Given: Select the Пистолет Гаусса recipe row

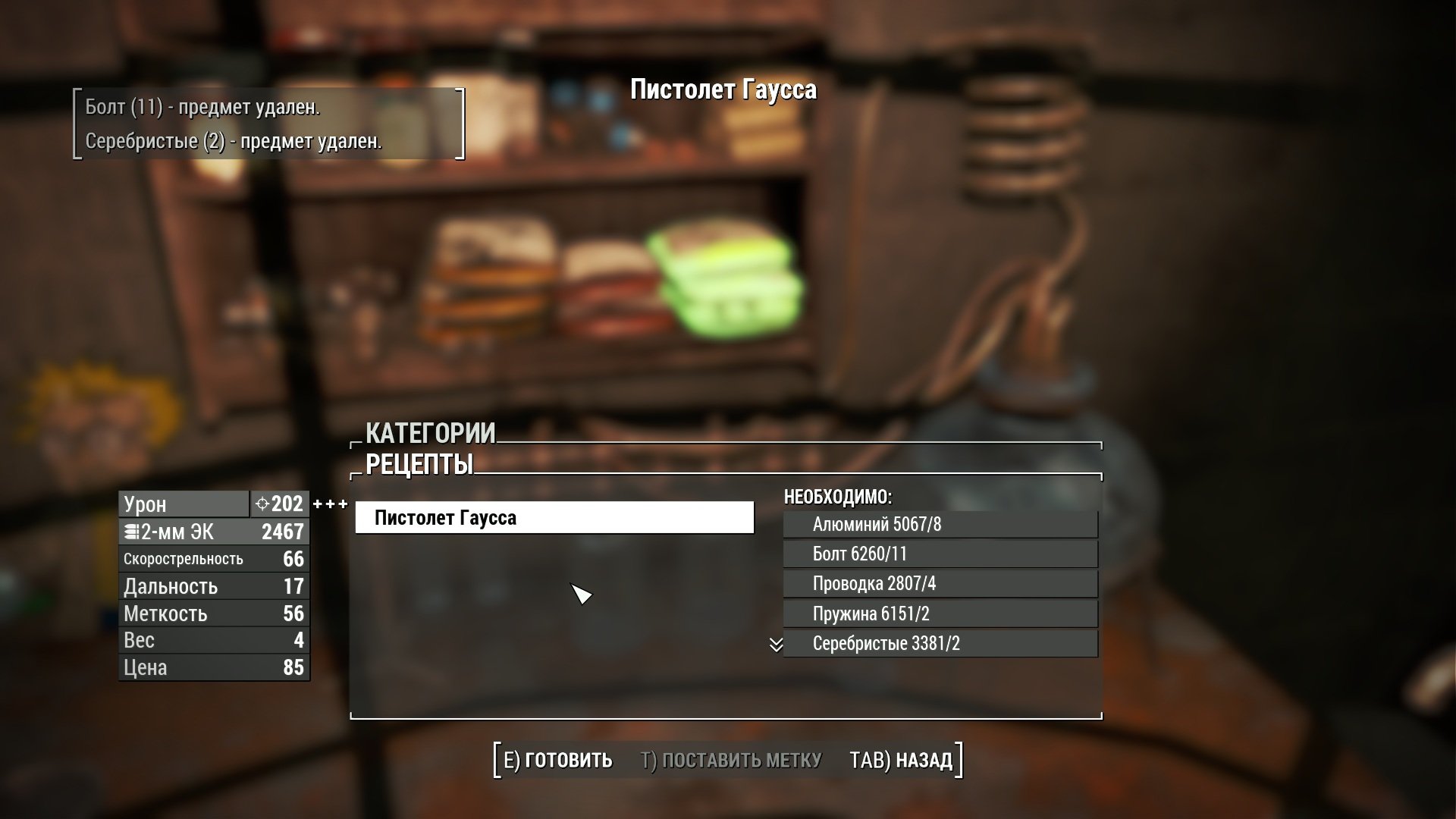Looking at the screenshot, I should [x=554, y=518].
